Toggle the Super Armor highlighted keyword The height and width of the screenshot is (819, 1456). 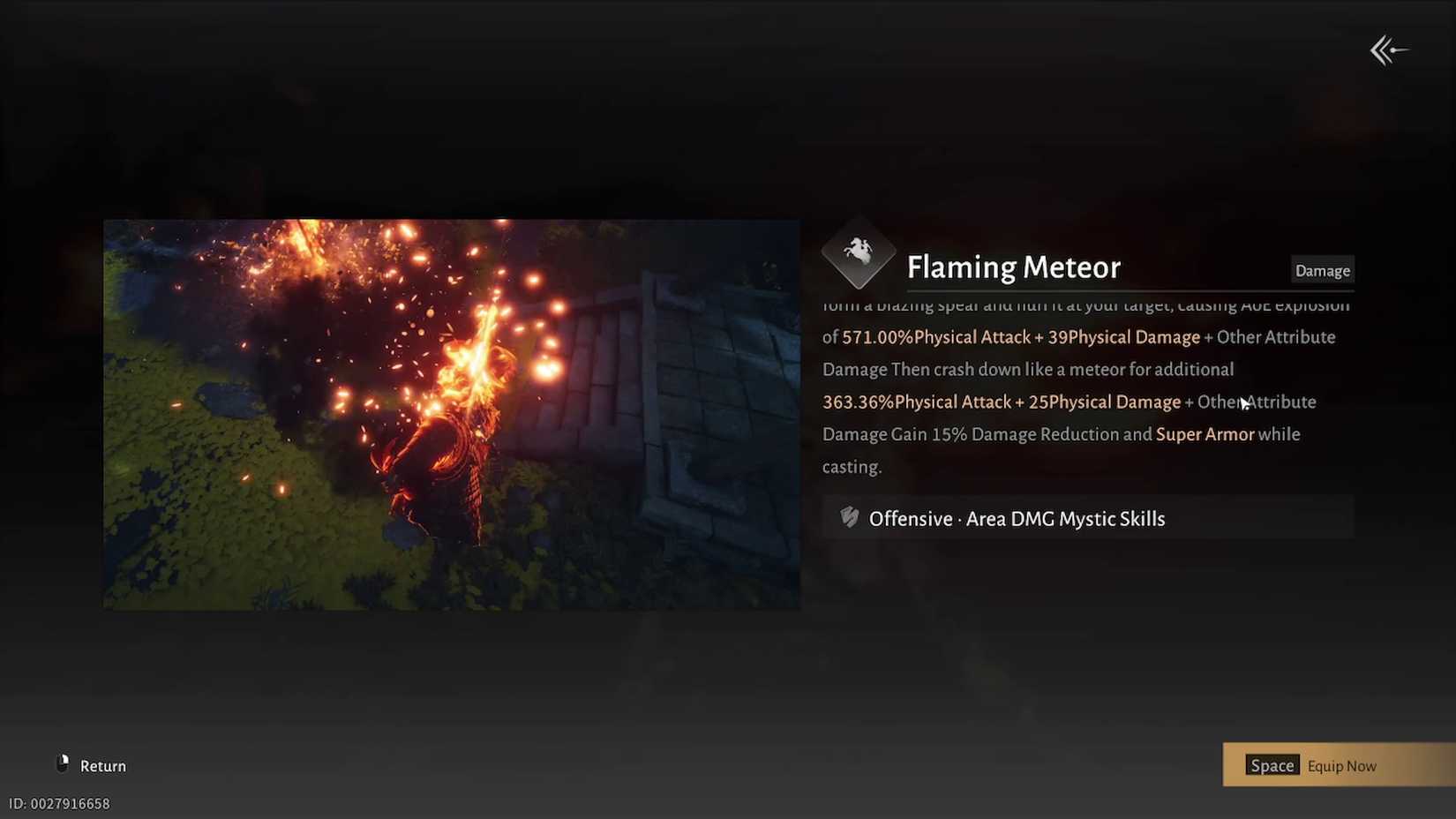click(1205, 434)
